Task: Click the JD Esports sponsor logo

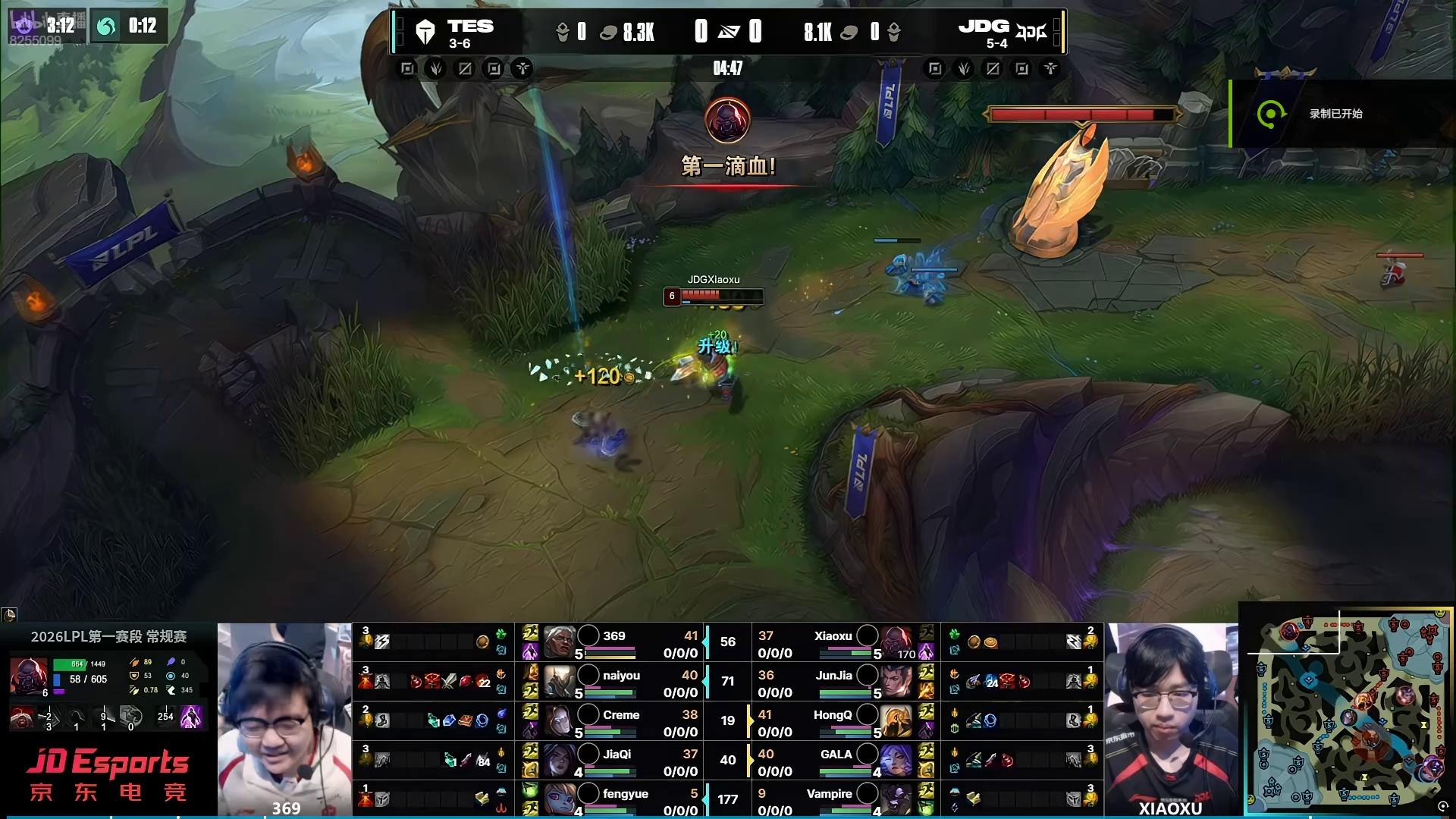Action: pos(108,775)
